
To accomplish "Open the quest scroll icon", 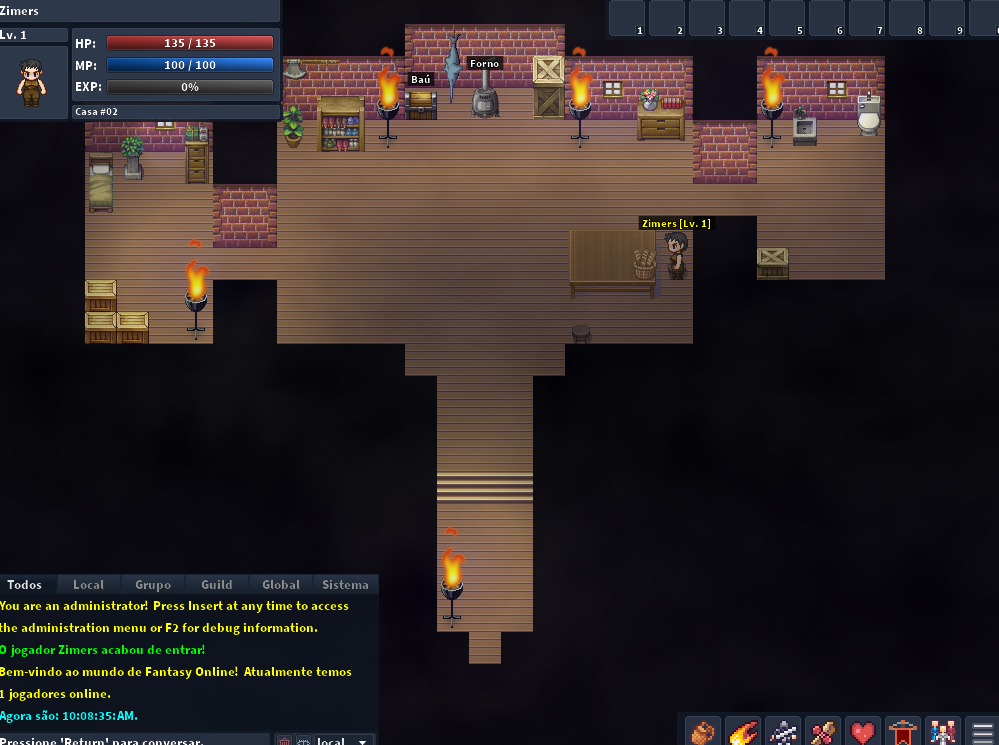I will (824, 732).
